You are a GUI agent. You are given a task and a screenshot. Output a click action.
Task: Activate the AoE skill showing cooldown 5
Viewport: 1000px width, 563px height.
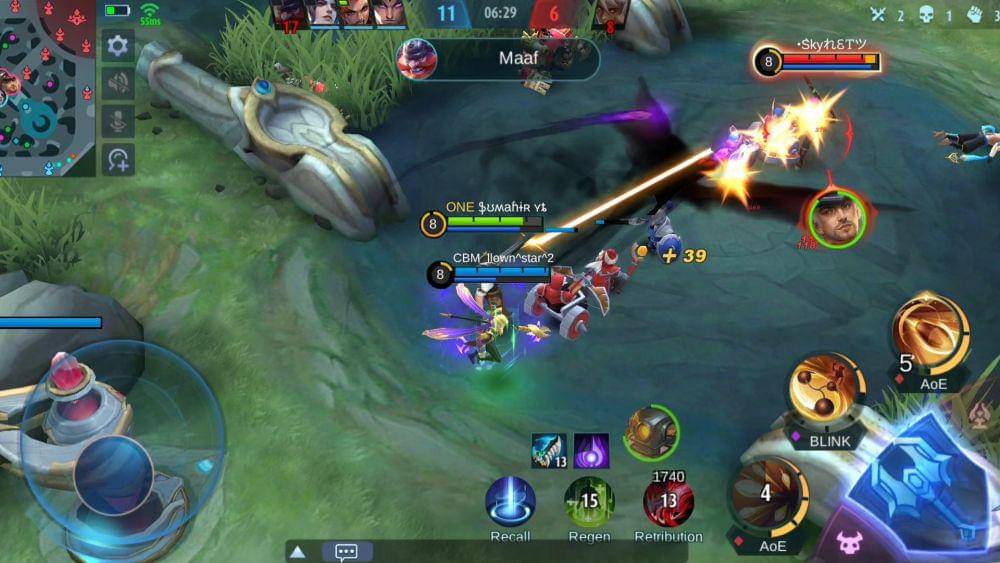point(931,335)
